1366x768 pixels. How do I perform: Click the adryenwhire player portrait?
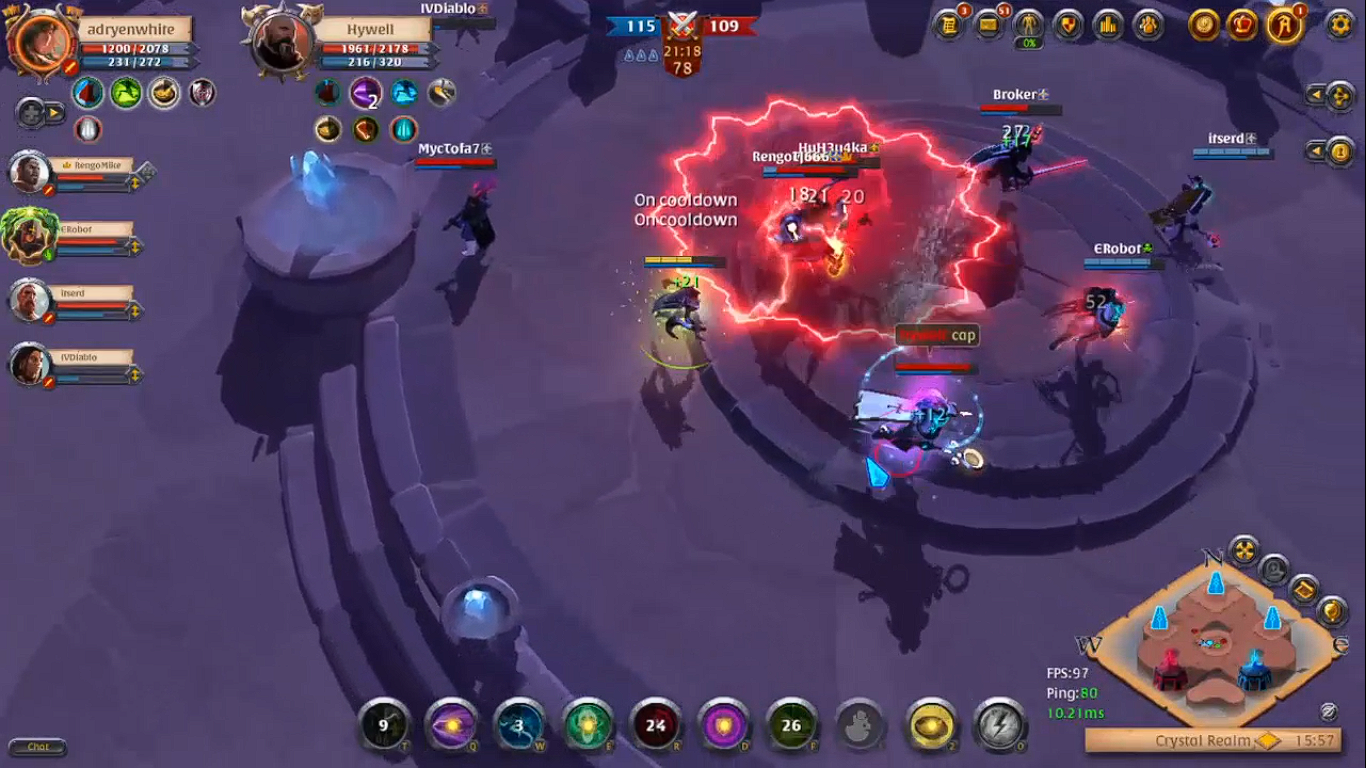pos(42,41)
